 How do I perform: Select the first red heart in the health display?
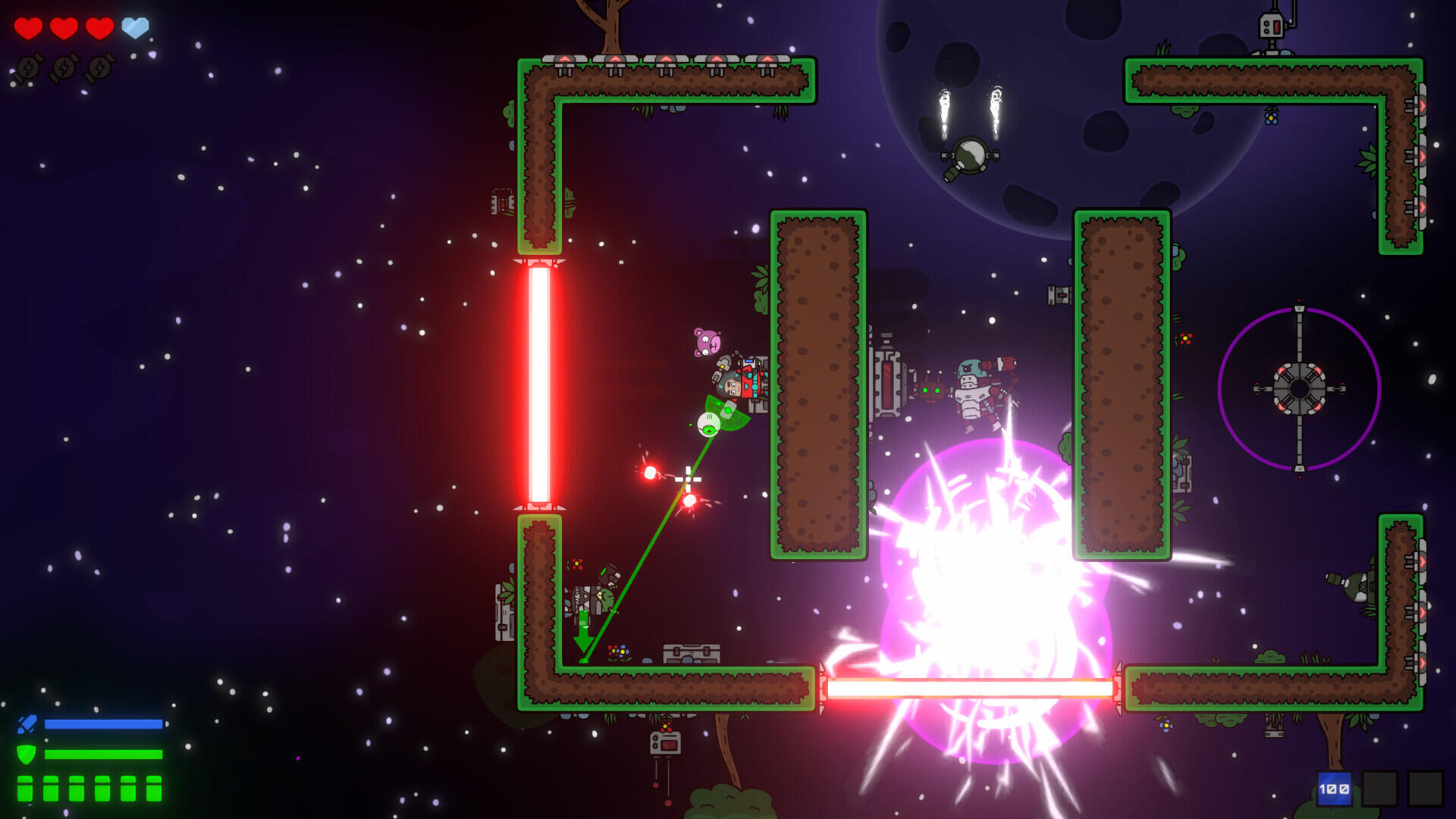[27, 27]
